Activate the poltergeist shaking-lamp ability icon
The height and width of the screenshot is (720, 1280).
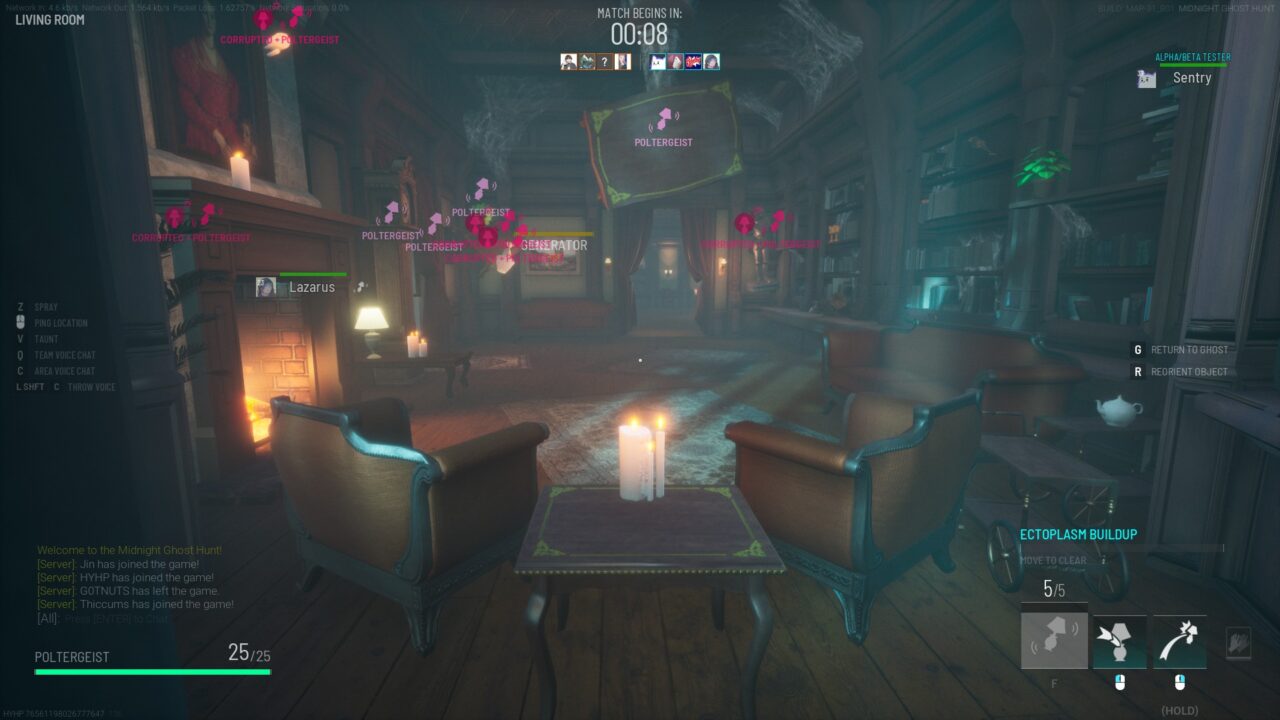pyautogui.click(x=1054, y=641)
